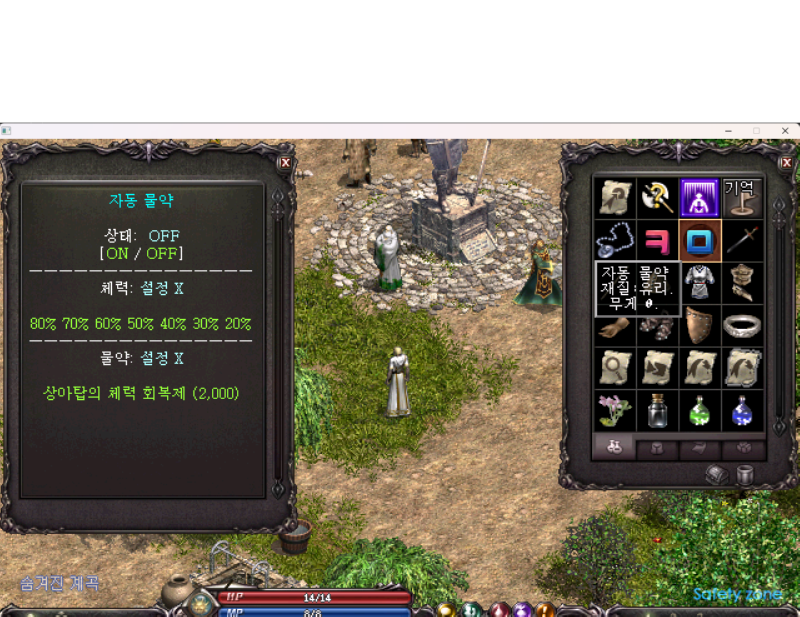Image resolution: width=800 pixels, height=617 pixels.
Task: Select the blue potion flask
Action: (x=743, y=410)
